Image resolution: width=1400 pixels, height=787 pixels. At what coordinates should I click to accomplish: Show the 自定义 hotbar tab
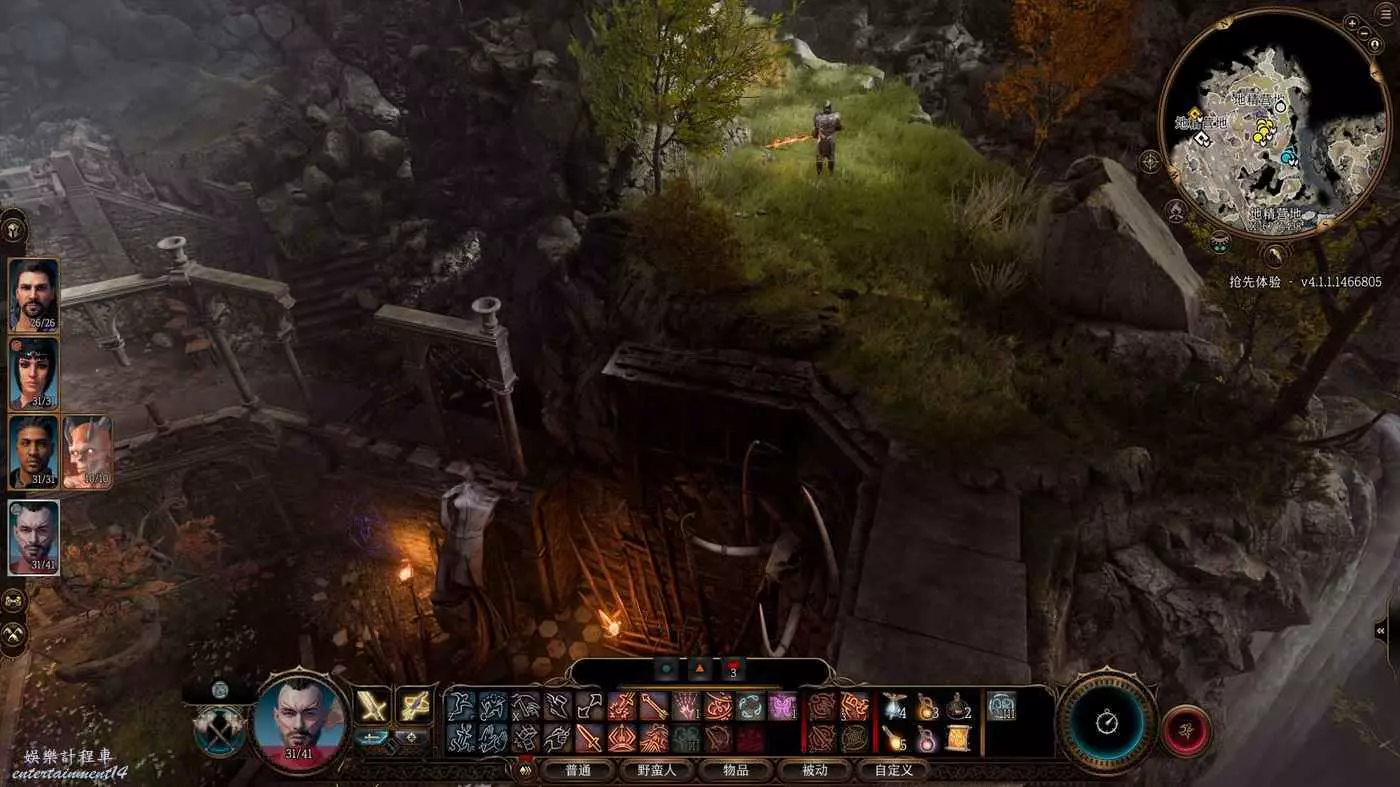click(x=893, y=771)
